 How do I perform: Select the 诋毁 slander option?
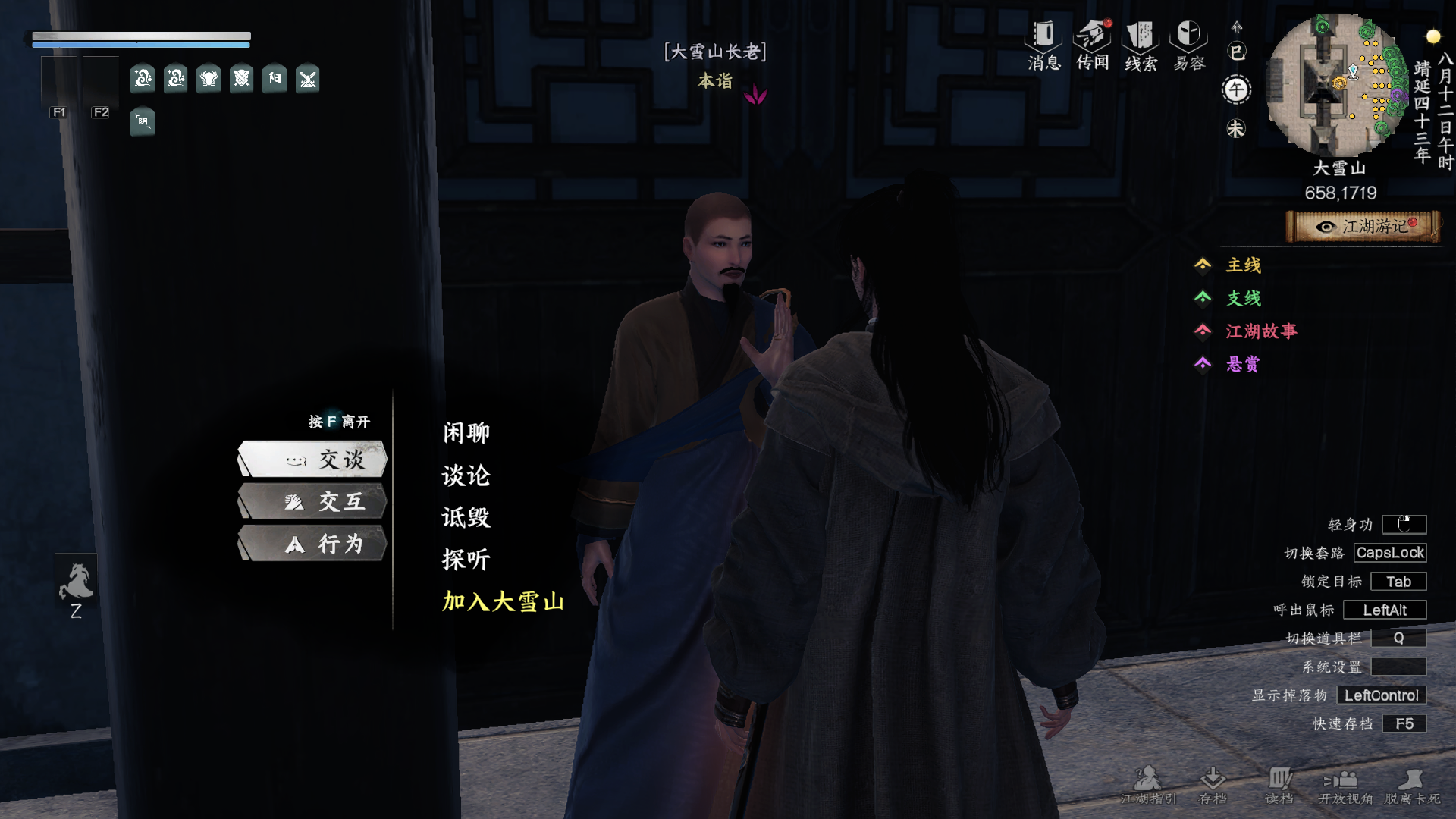tap(466, 518)
